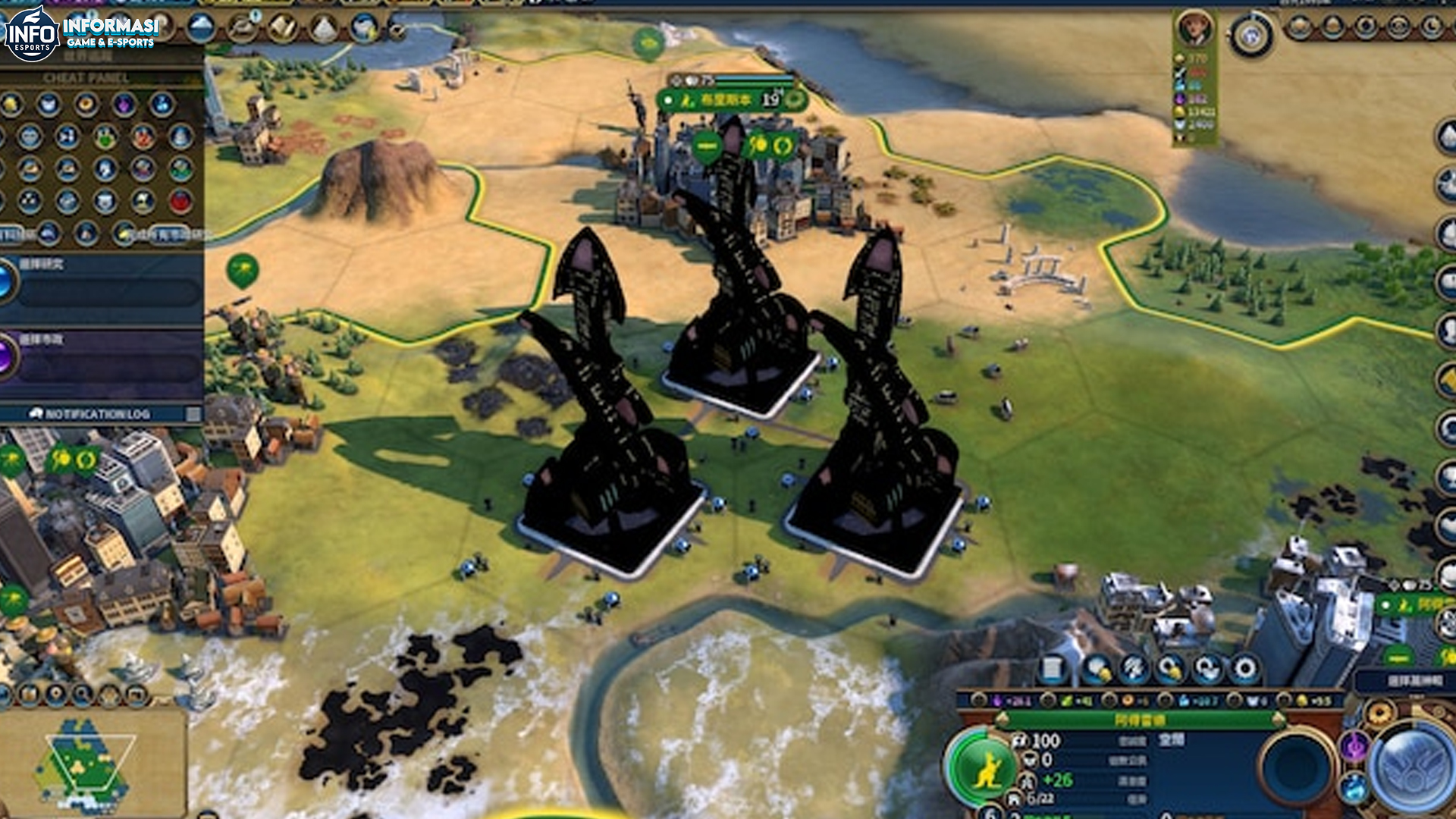Select the city banner showing population 19
This screenshot has width=1456, height=819.
pos(730,100)
